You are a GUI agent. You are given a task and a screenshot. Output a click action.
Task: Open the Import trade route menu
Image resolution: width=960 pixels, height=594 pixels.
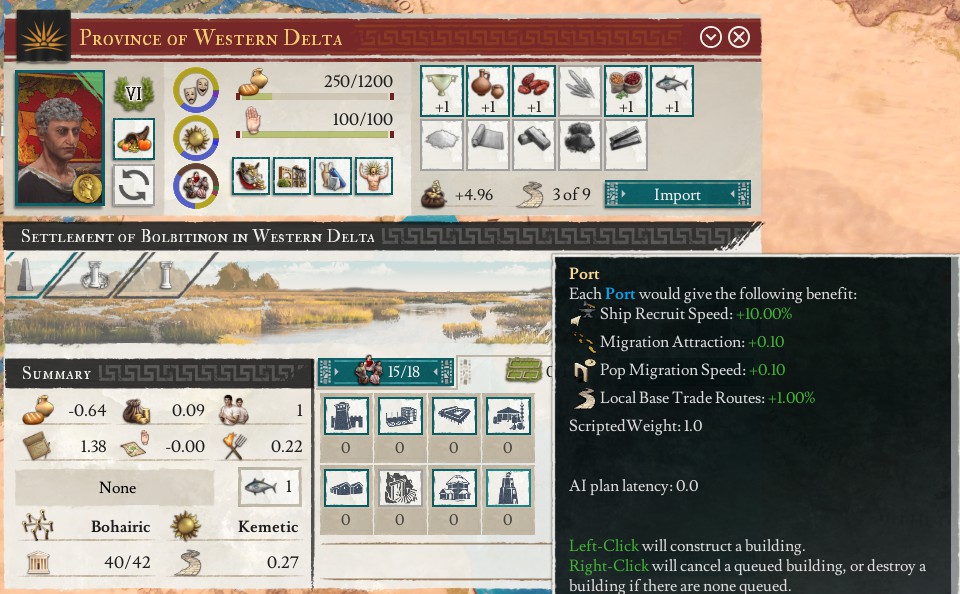[677, 194]
